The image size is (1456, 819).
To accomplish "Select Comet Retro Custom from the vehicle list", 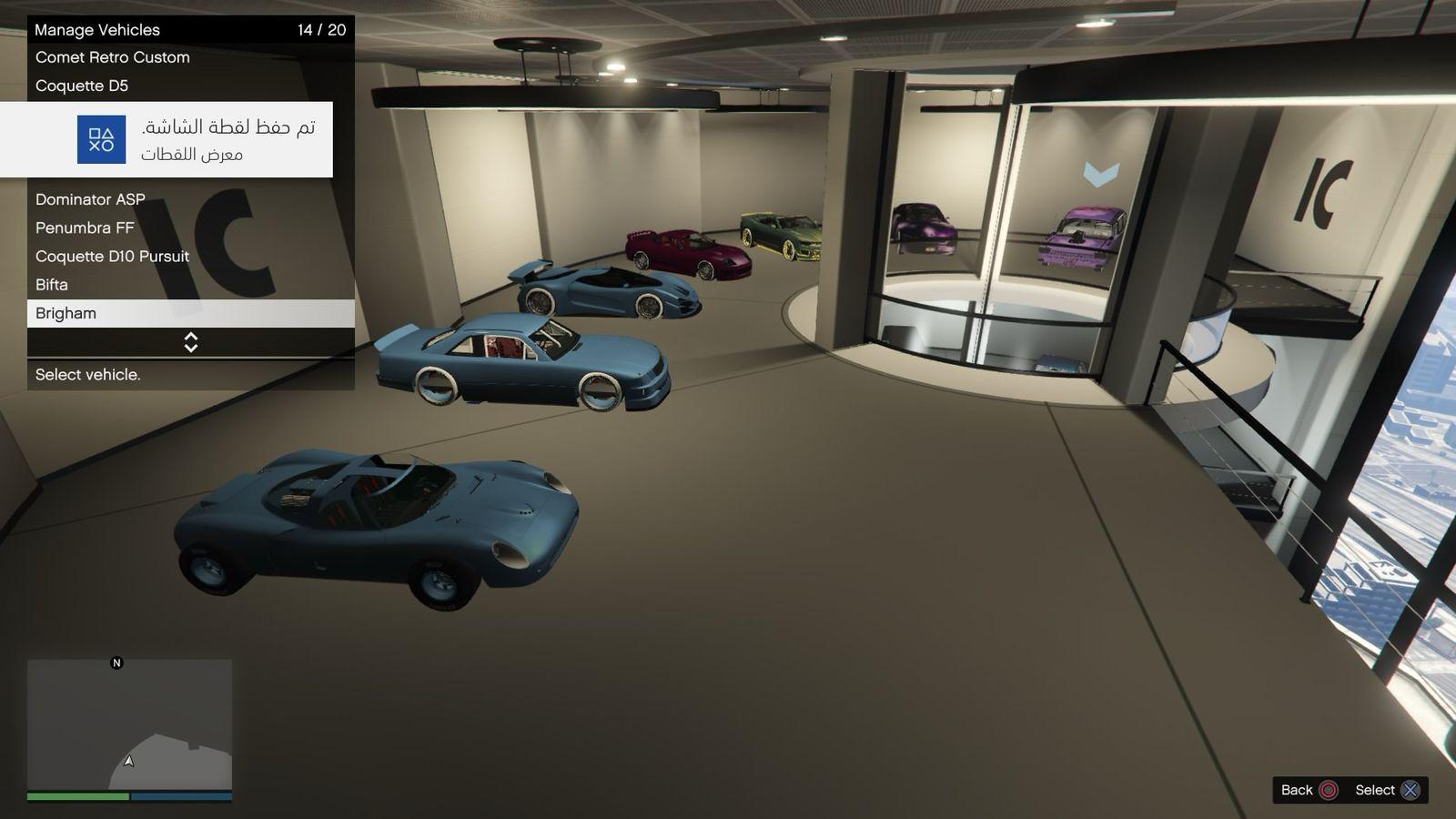I will 113,57.
